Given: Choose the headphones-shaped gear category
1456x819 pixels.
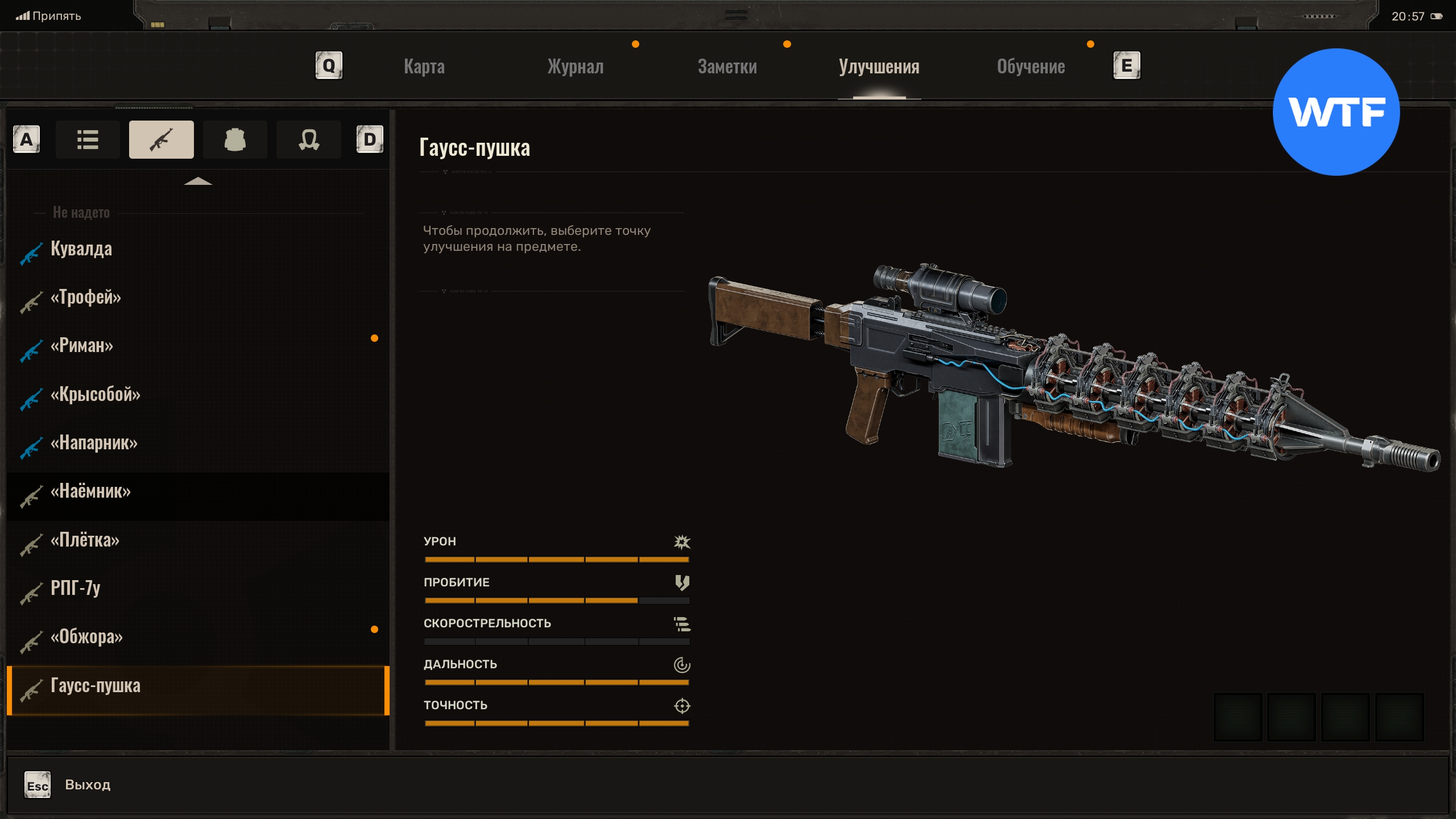Looking at the screenshot, I should tap(309, 139).
